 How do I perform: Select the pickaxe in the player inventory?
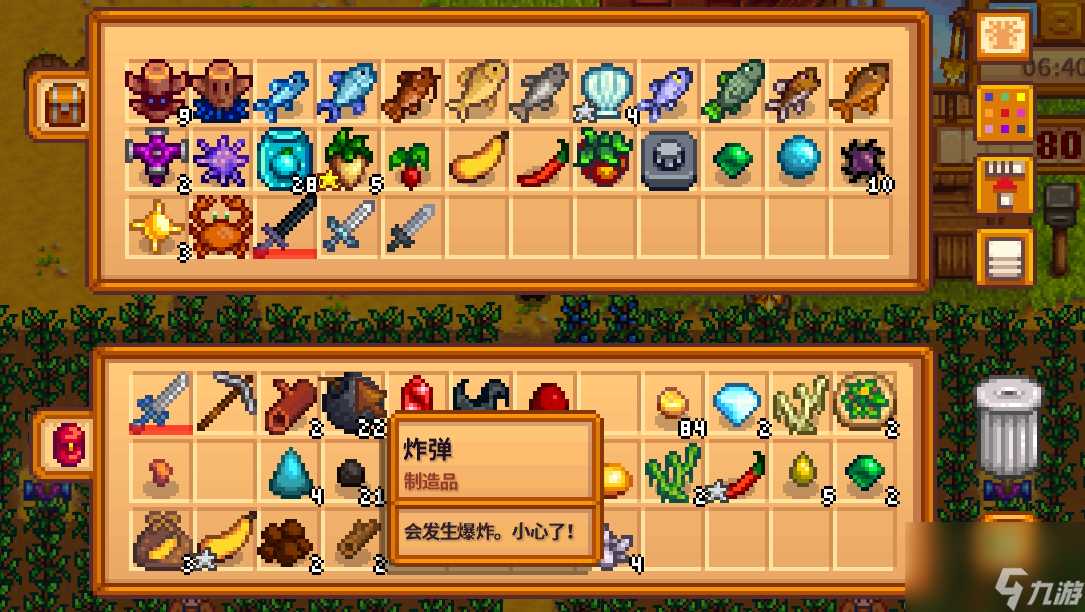(225, 402)
